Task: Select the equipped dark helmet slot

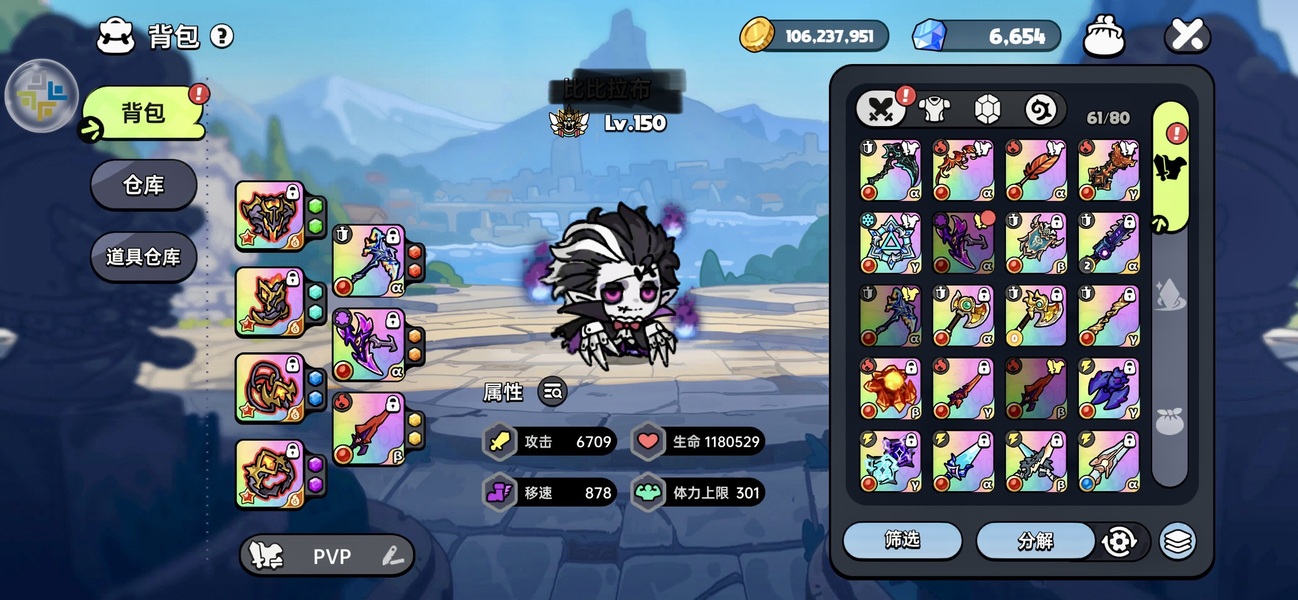Action: point(268,215)
